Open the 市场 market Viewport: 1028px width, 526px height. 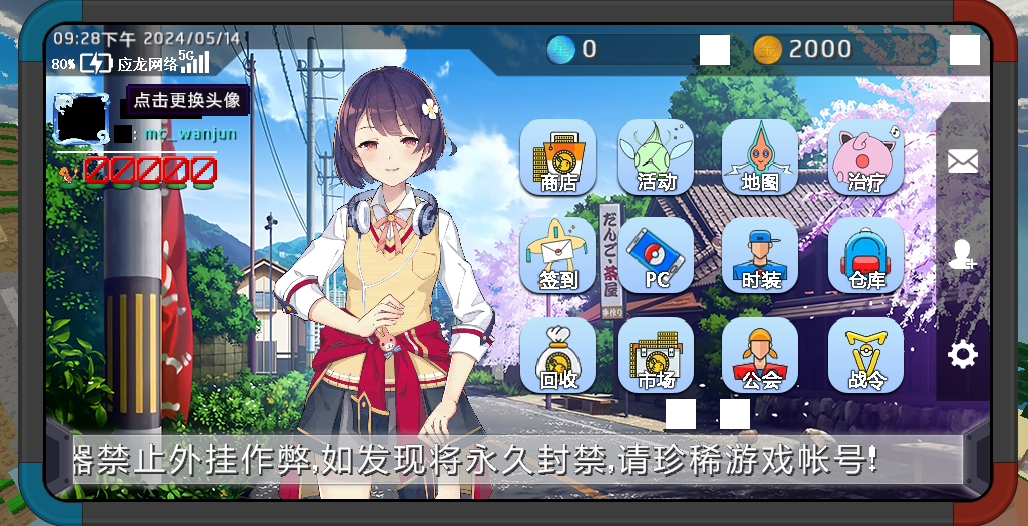click(x=656, y=355)
